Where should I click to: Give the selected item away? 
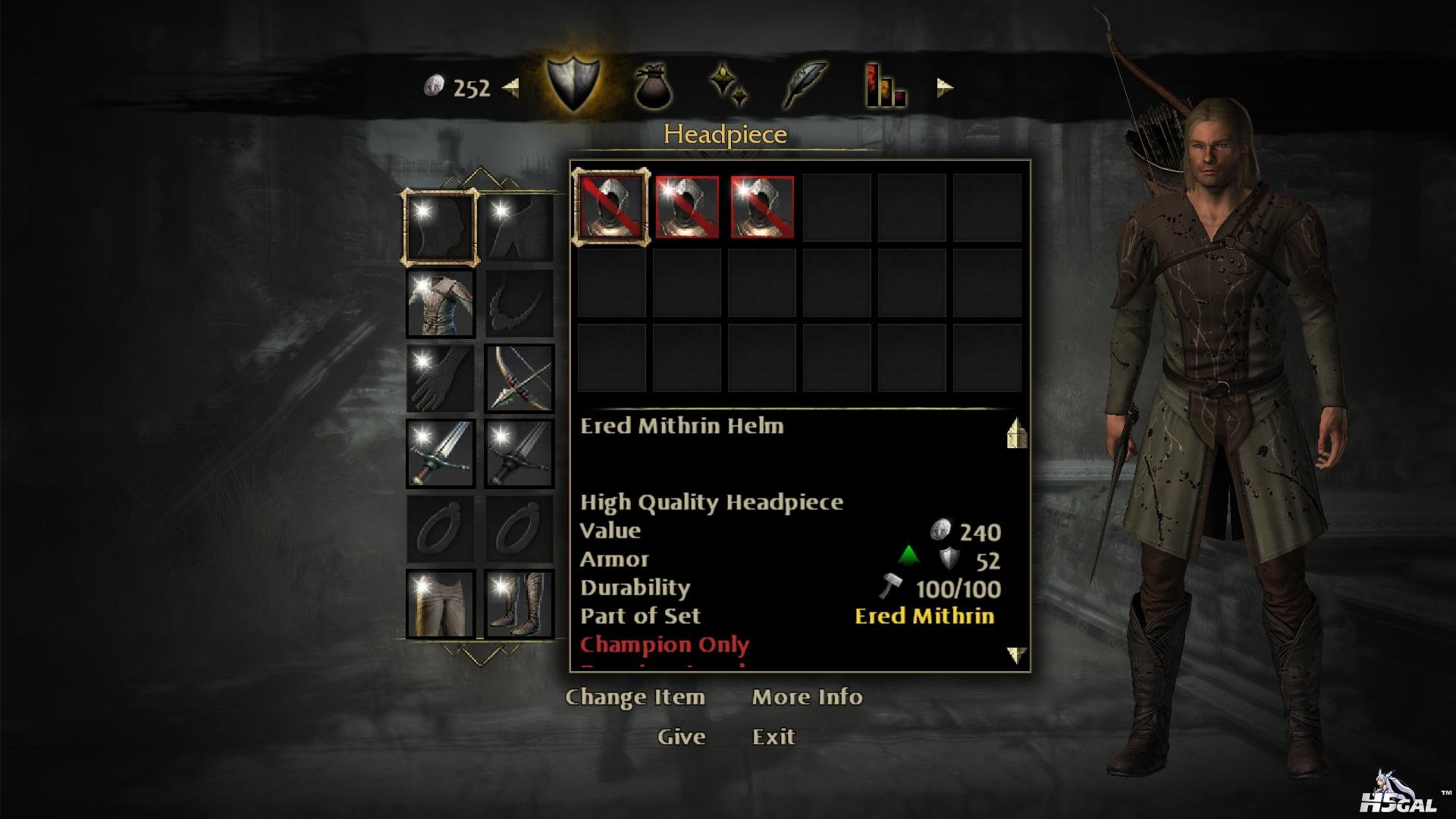681,736
